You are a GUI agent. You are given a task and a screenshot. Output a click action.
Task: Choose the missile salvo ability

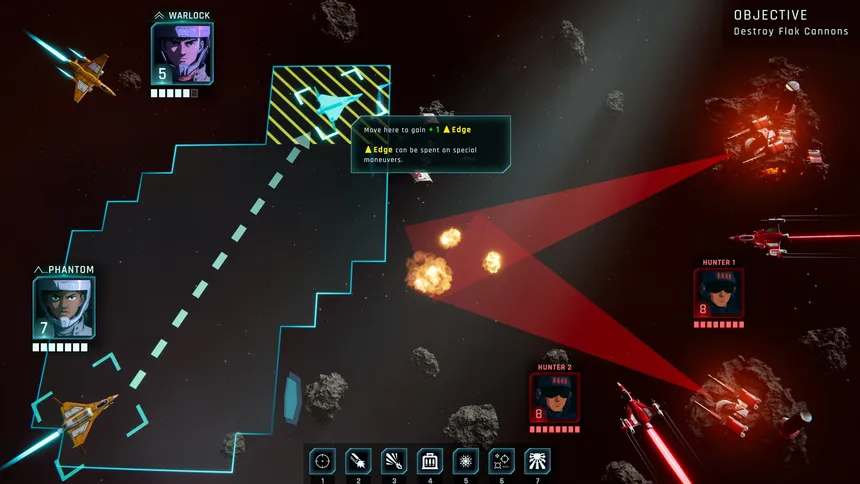point(394,460)
